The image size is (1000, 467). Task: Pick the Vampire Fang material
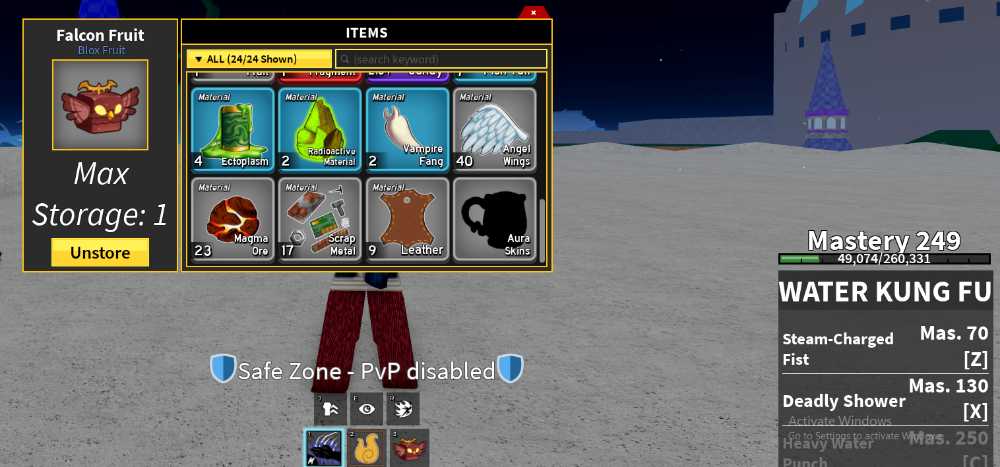coord(407,130)
